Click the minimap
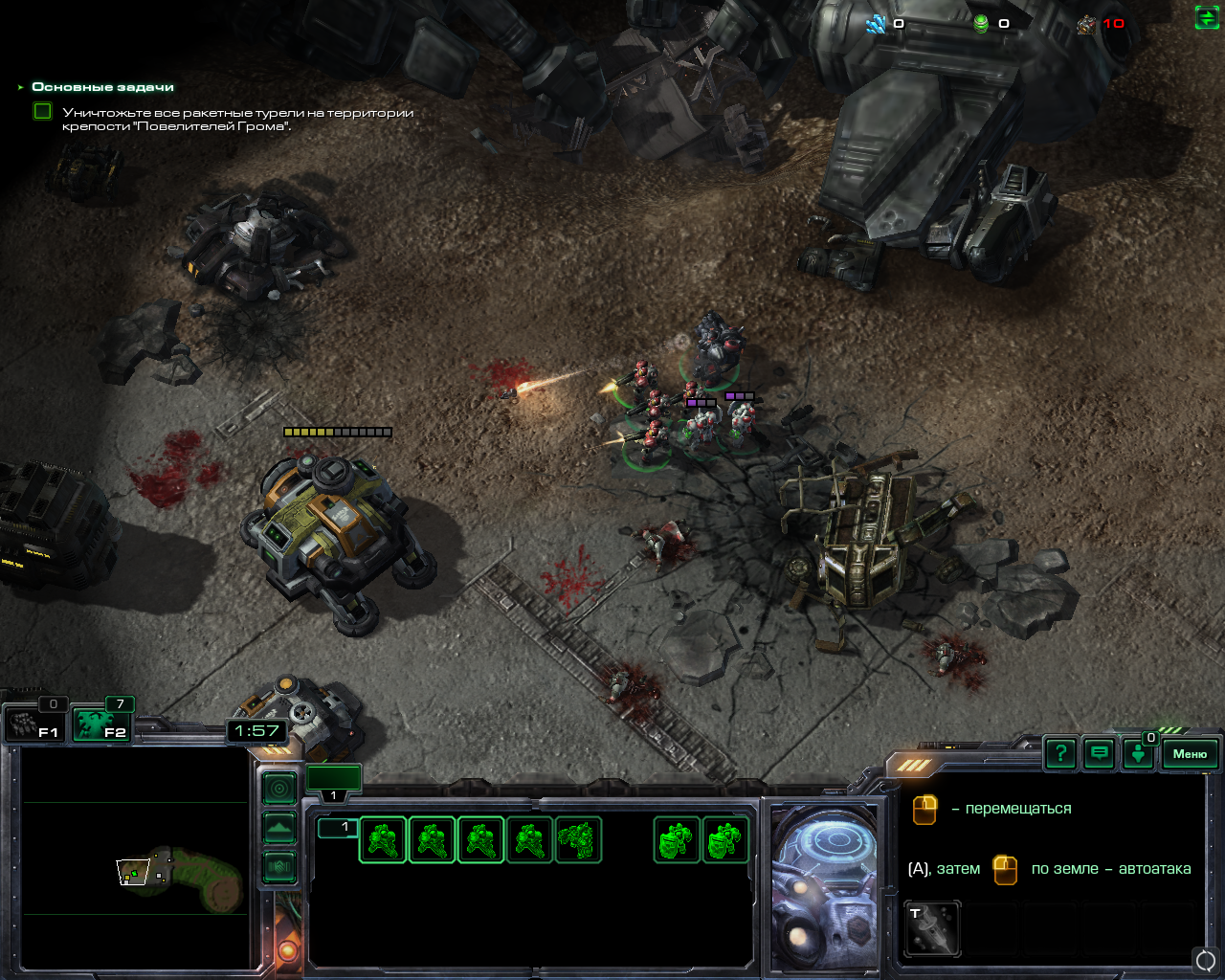This screenshot has width=1225, height=980. pyautogui.click(x=134, y=858)
